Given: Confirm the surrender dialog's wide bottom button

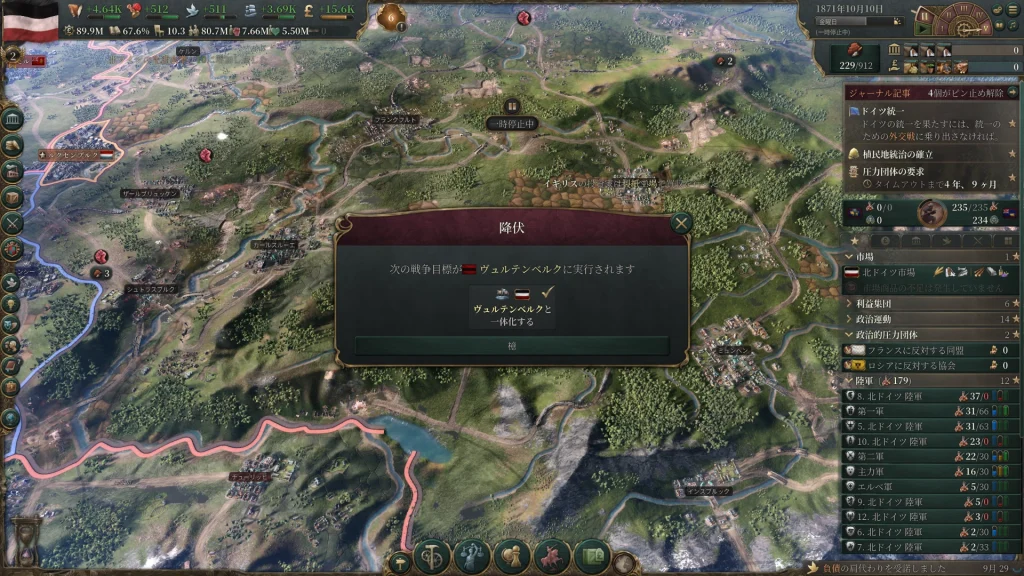Looking at the screenshot, I should (x=511, y=345).
